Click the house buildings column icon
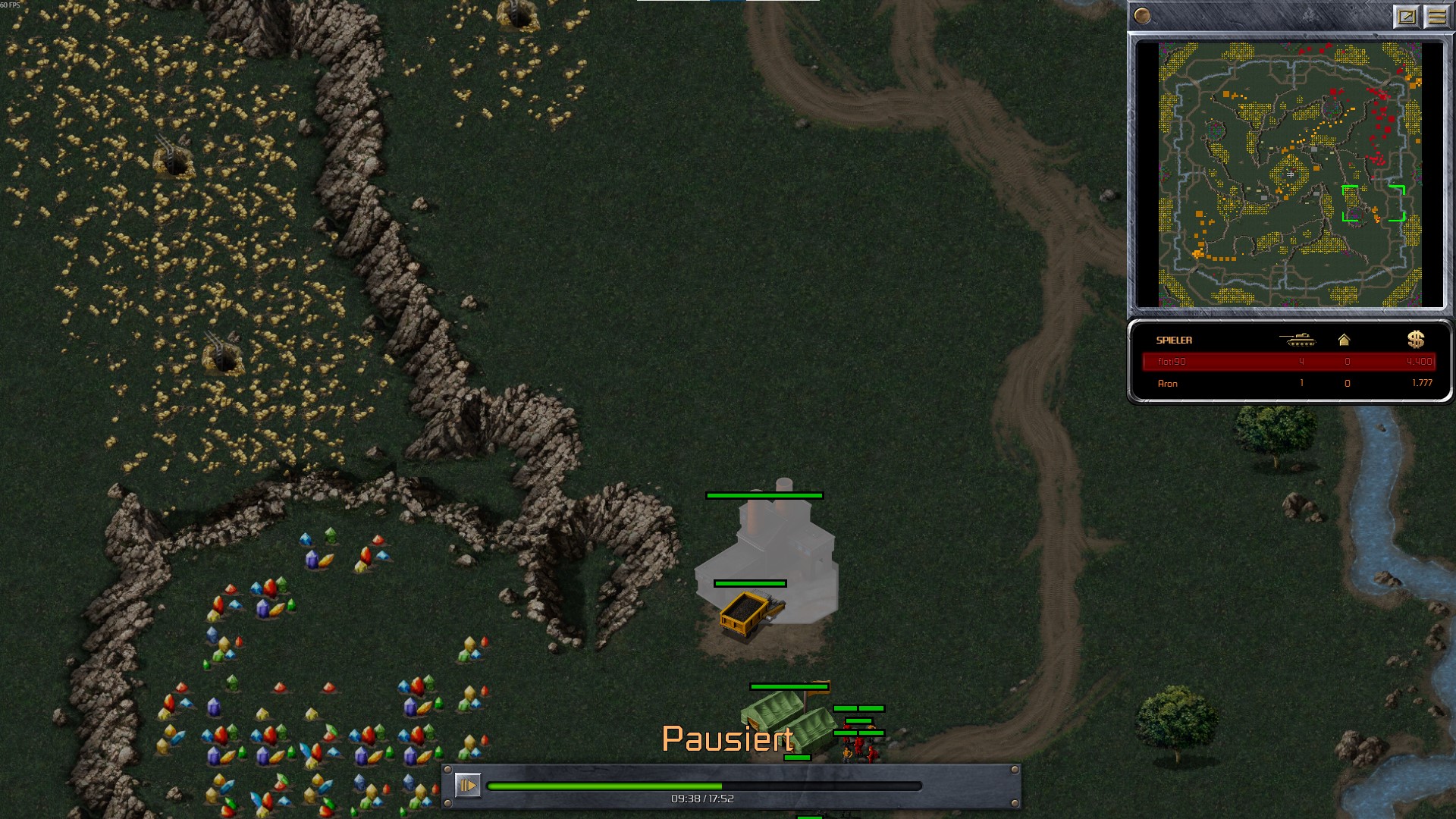1456x819 pixels. click(1344, 340)
